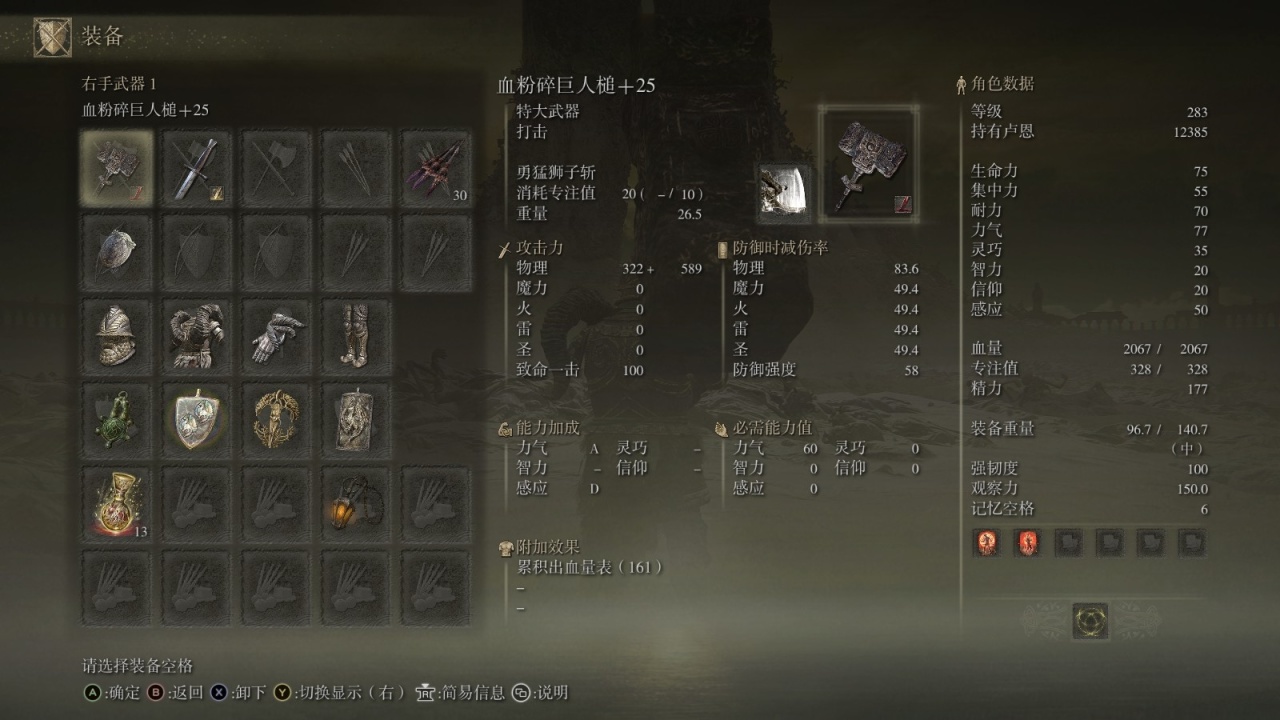Select the carved stone tablet talisman
Image resolution: width=1280 pixels, height=720 pixels.
tap(356, 420)
